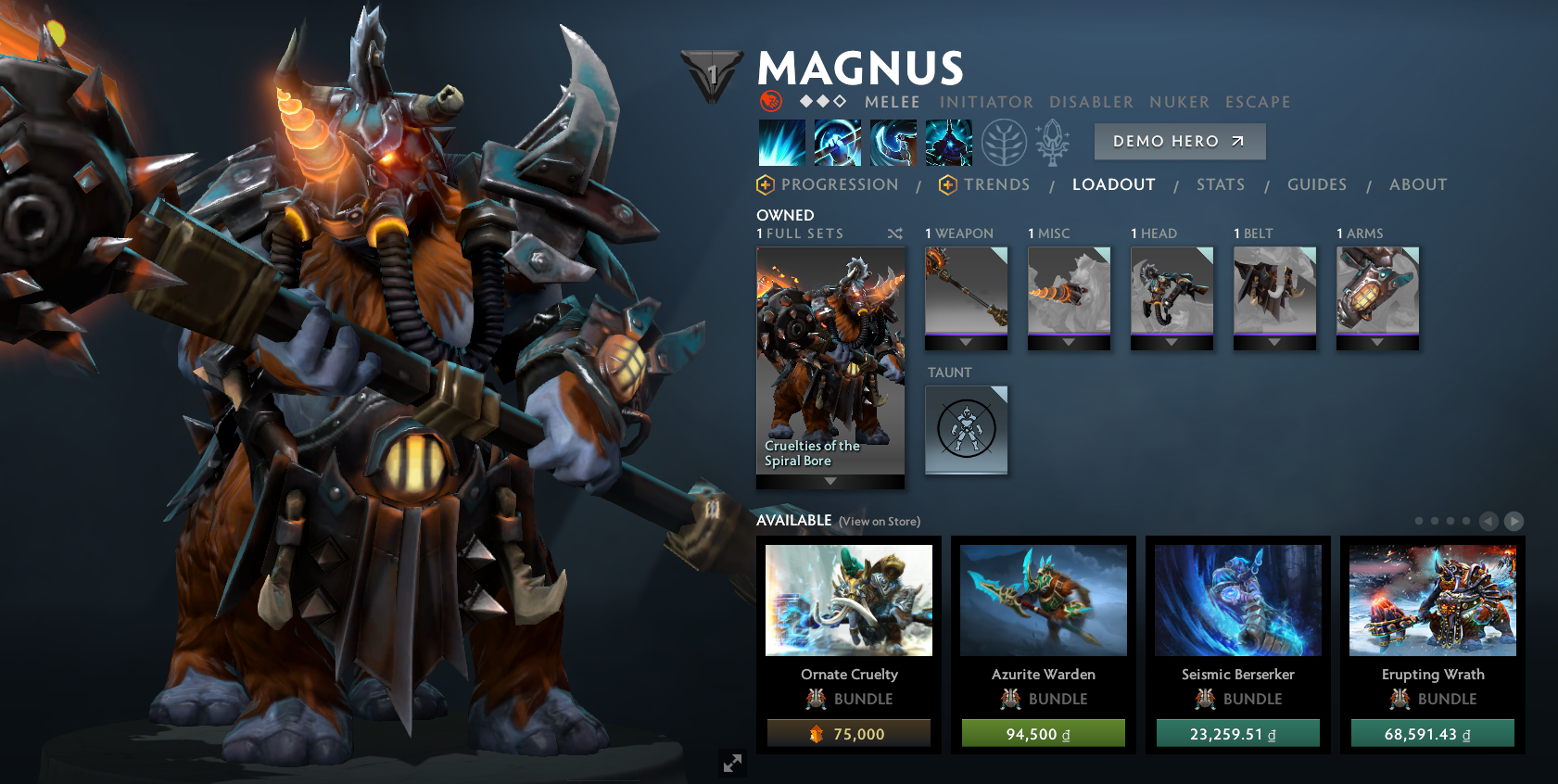Open the empty Taunt slot

click(966, 429)
